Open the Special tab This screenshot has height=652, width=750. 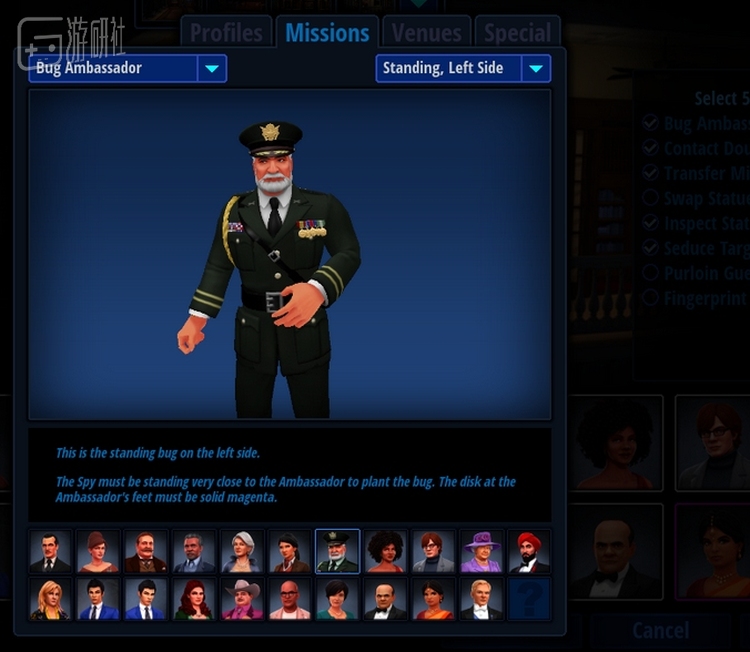tap(517, 32)
